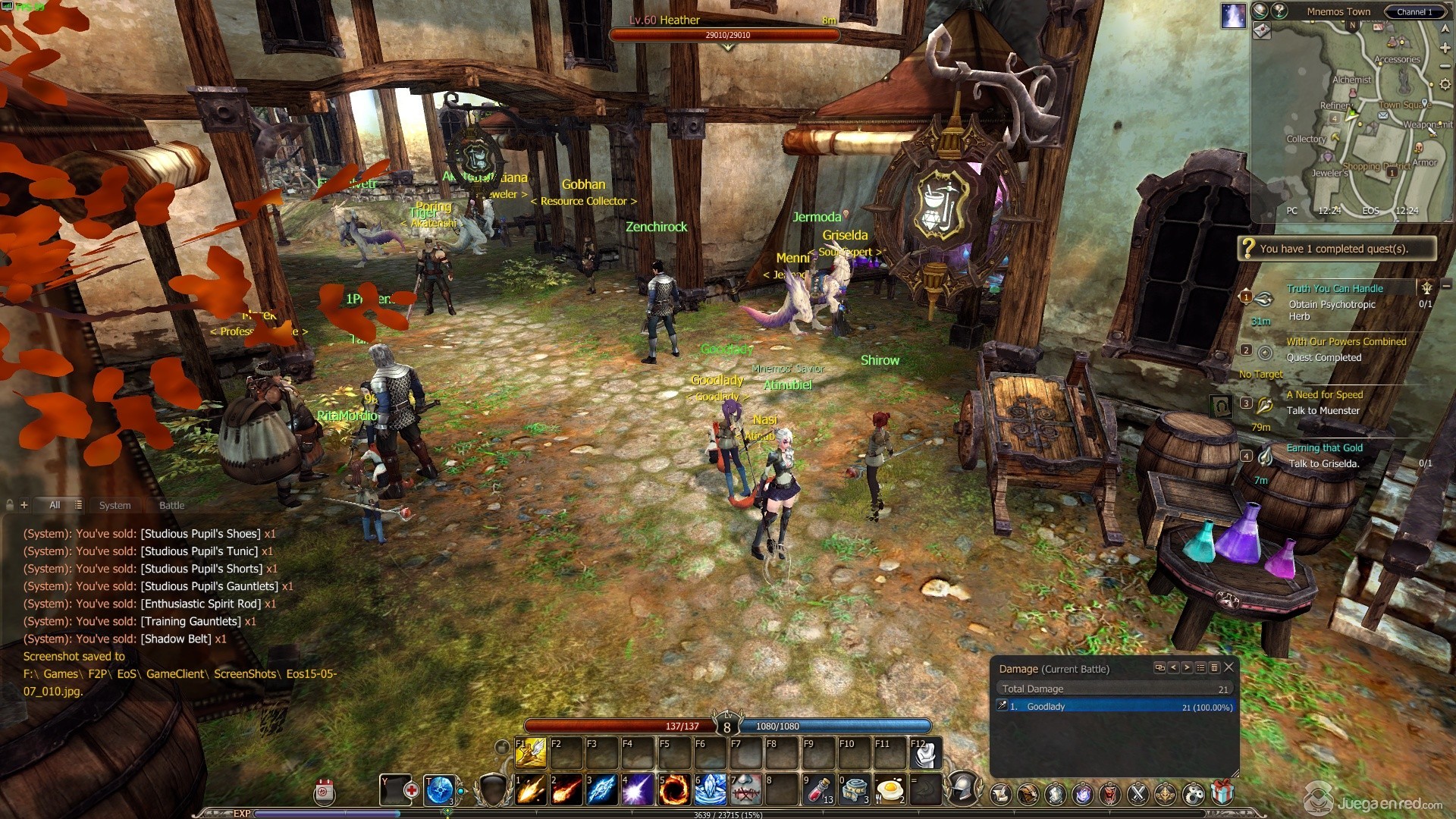
Task: Close the Damage meter window
Action: (x=1229, y=667)
